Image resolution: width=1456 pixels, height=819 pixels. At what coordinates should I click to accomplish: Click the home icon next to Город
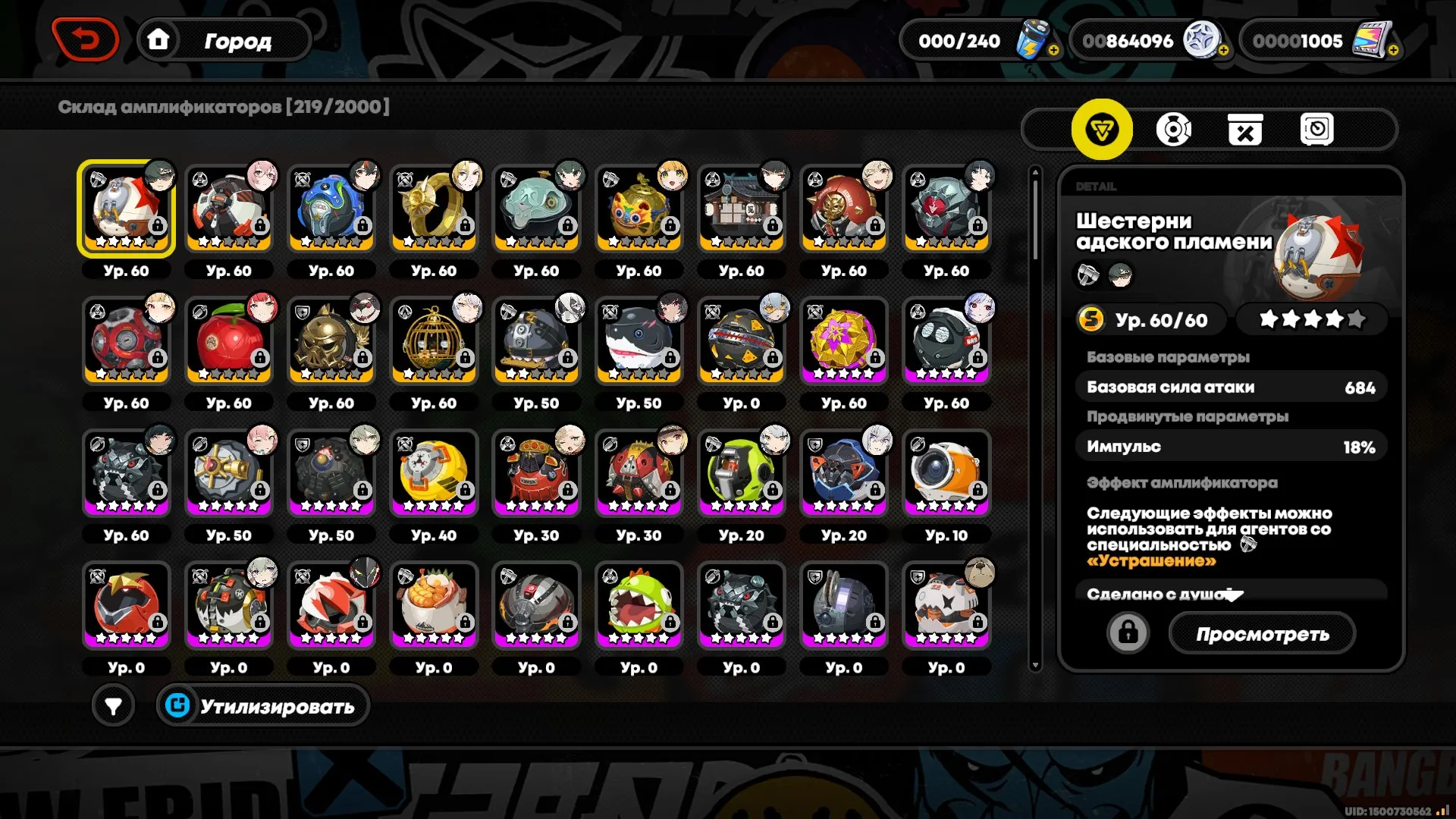pos(158,40)
